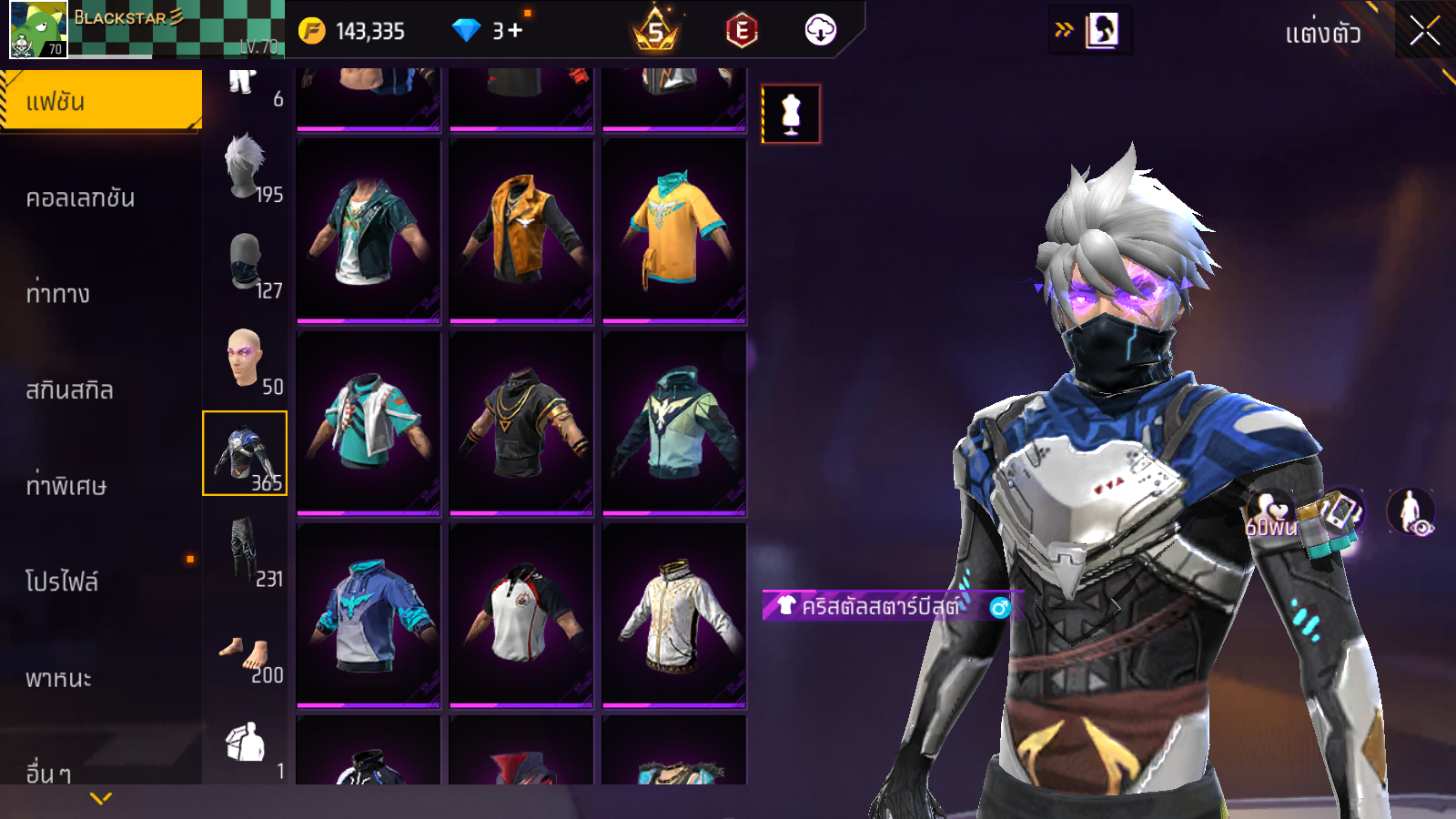Choose the hair category with 195 items
The width and height of the screenshot is (1456, 819).
(x=246, y=168)
